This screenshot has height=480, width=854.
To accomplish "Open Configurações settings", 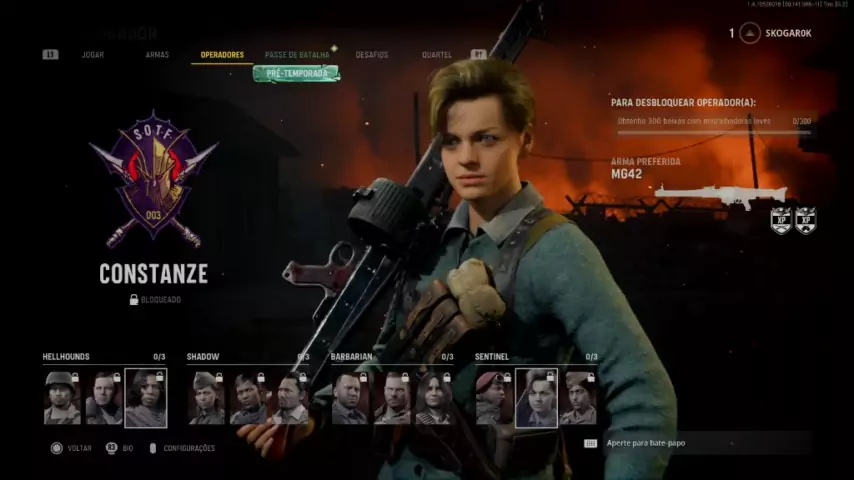I will tap(182, 448).
